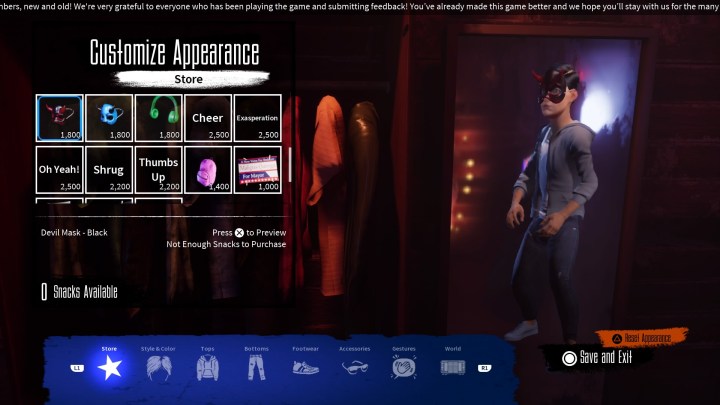Viewport: 720px width, 405px height.
Task: Choose the blue skull mask item
Action: click(109, 118)
